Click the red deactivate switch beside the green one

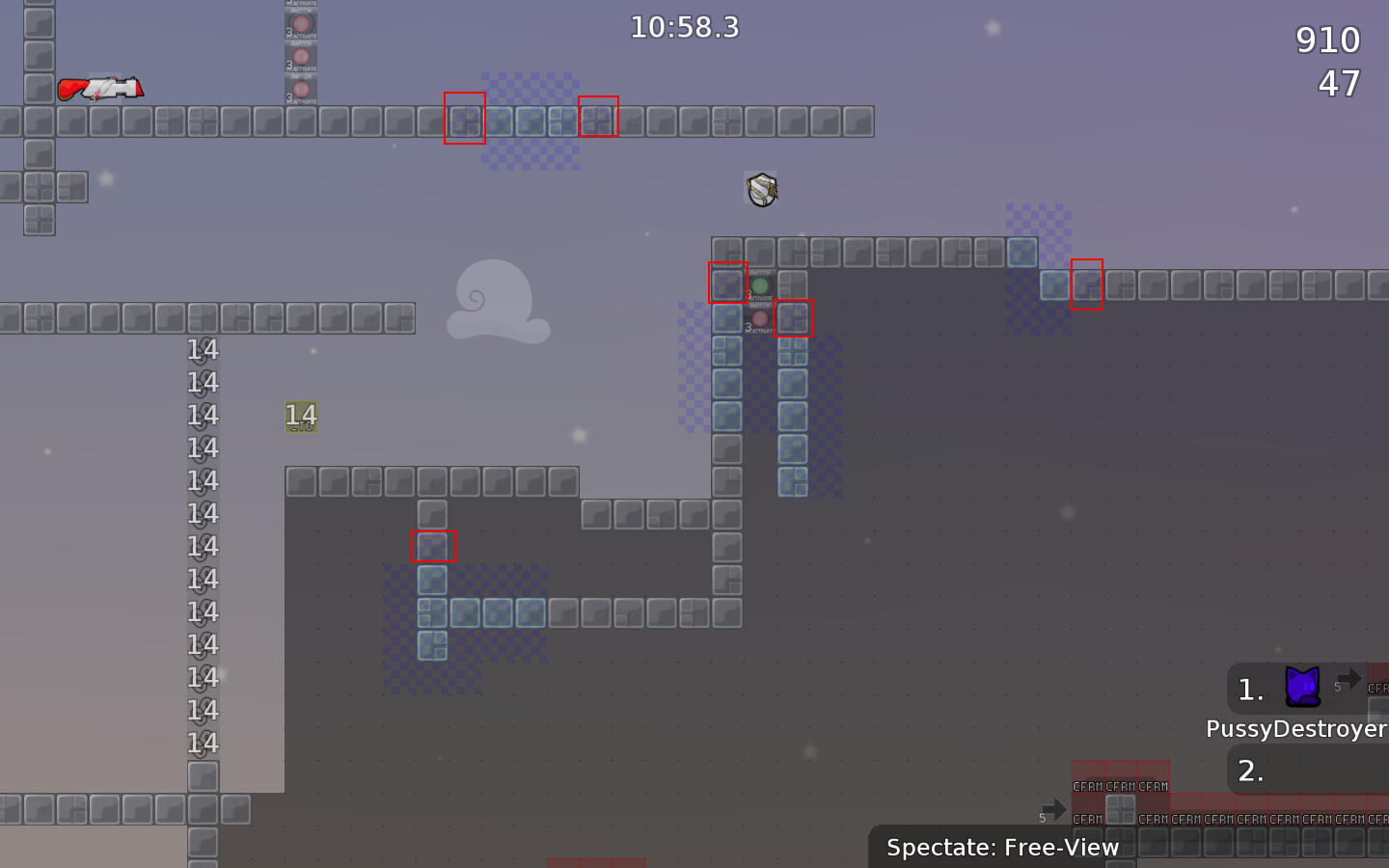tap(761, 318)
